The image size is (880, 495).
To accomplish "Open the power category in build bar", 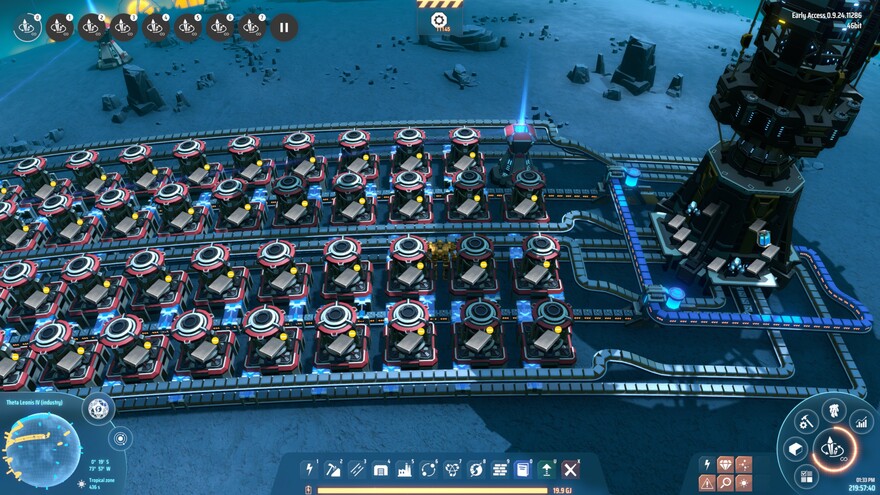I will coord(310,469).
